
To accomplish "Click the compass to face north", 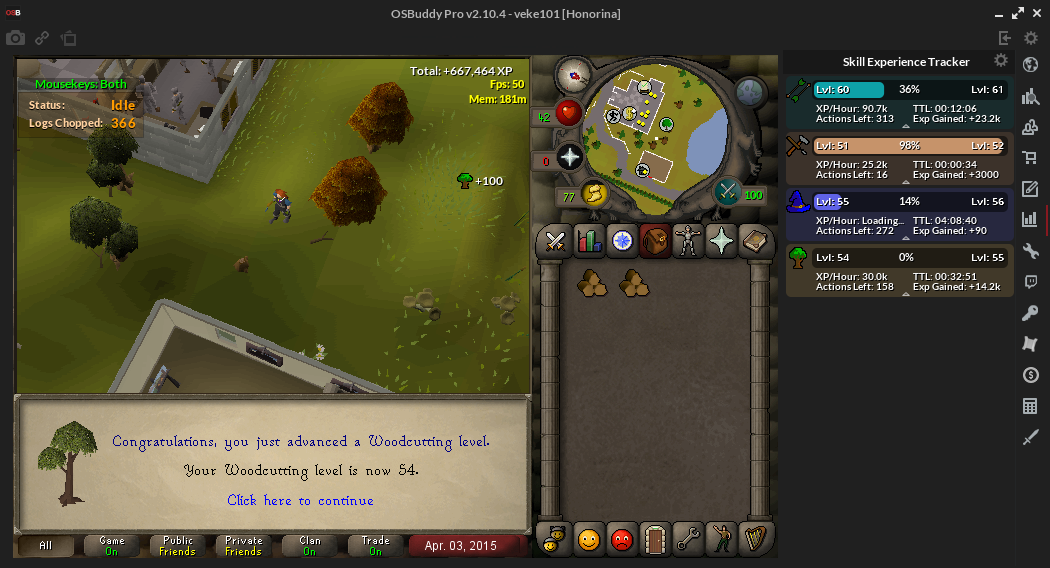I will point(573,73).
